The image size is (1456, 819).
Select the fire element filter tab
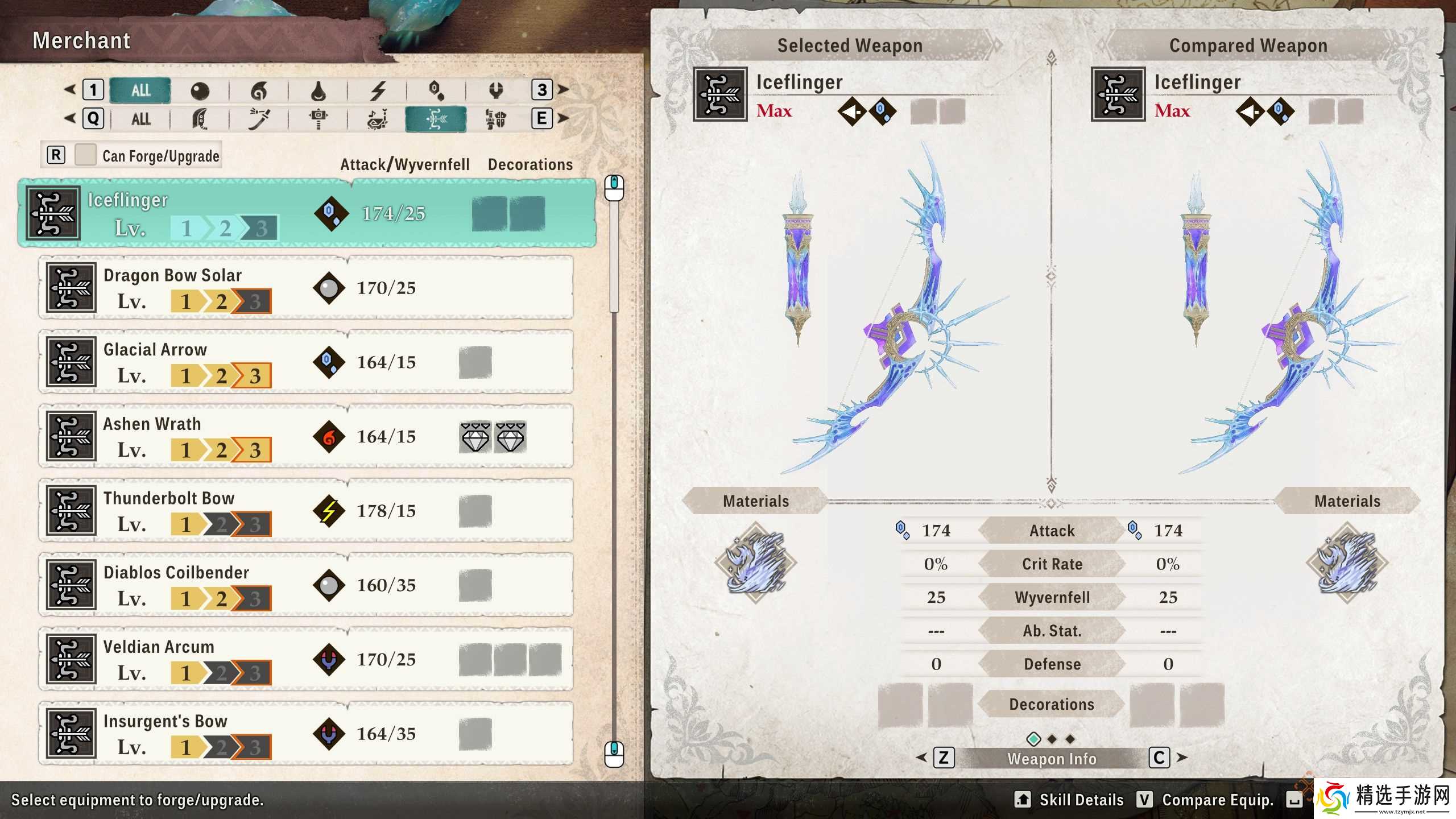coord(259,90)
